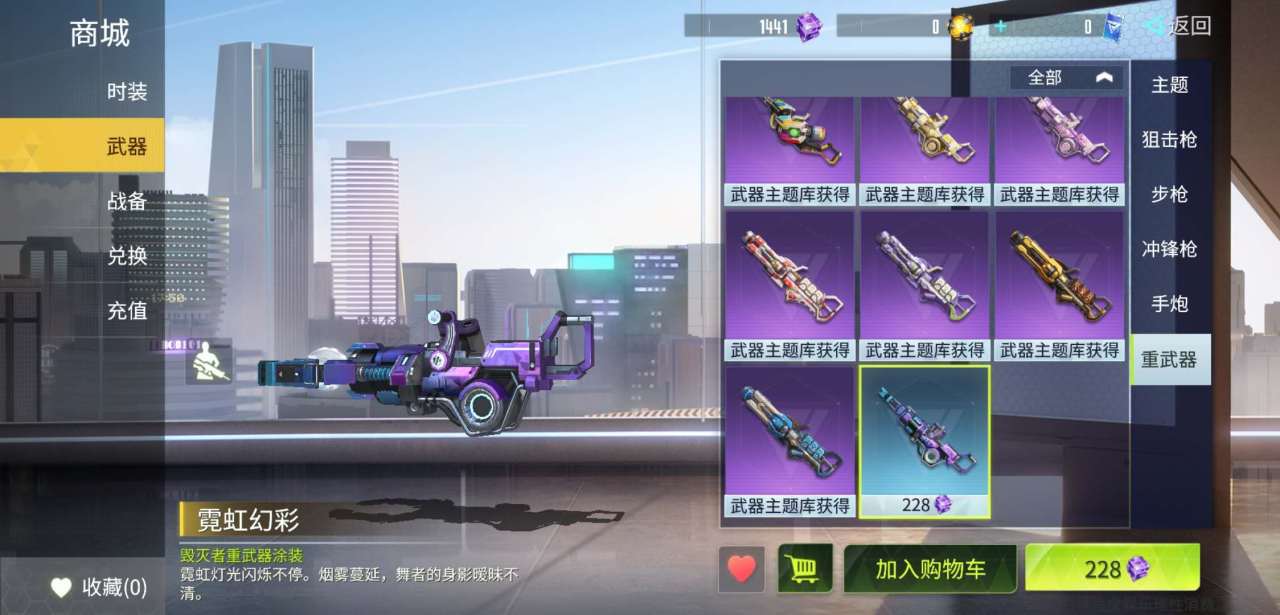Expand the 全部 filter dropdown

click(1066, 77)
